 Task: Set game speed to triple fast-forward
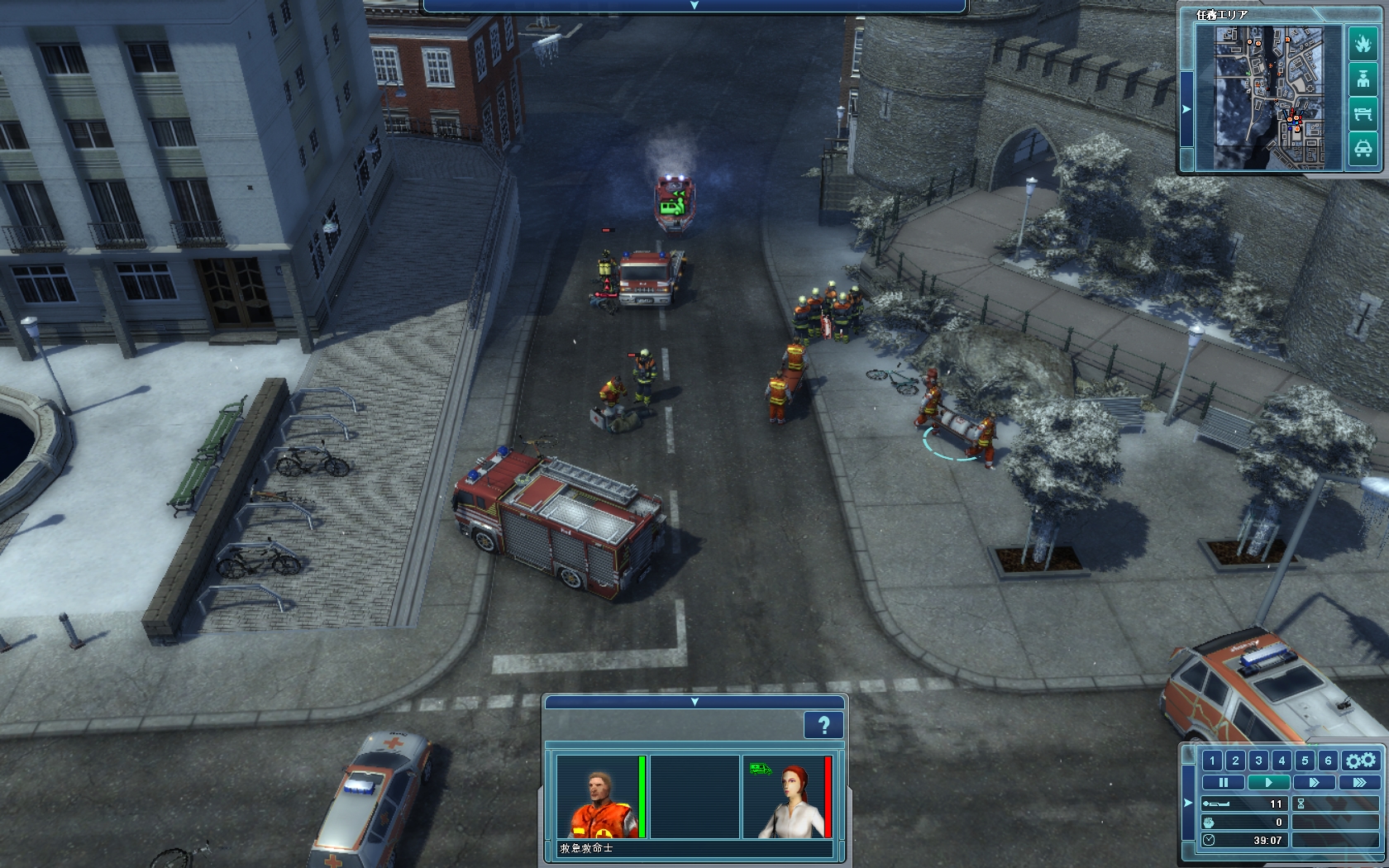[x=1358, y=782]
